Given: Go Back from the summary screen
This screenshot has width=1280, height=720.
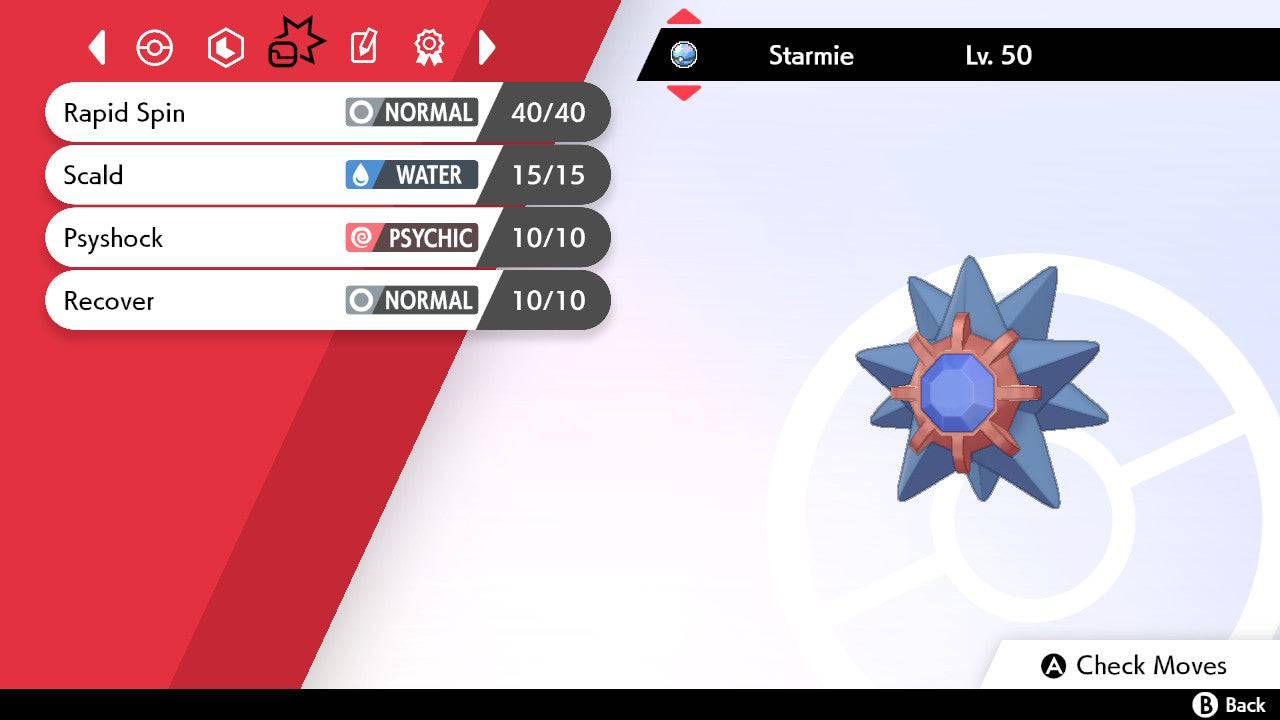Looking at the screenshot, I should [x=1230, y=705].
